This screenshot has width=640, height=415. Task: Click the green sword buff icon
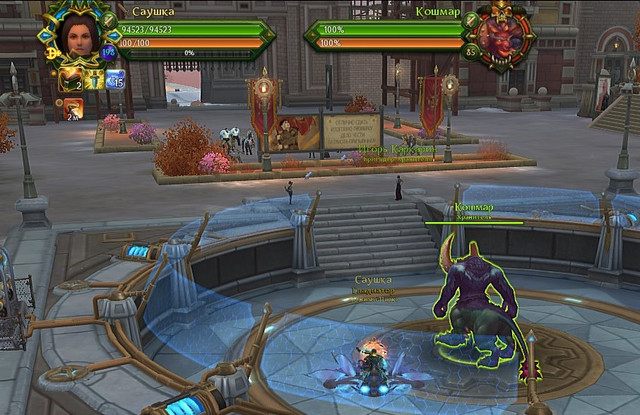[x=93, y=79]
